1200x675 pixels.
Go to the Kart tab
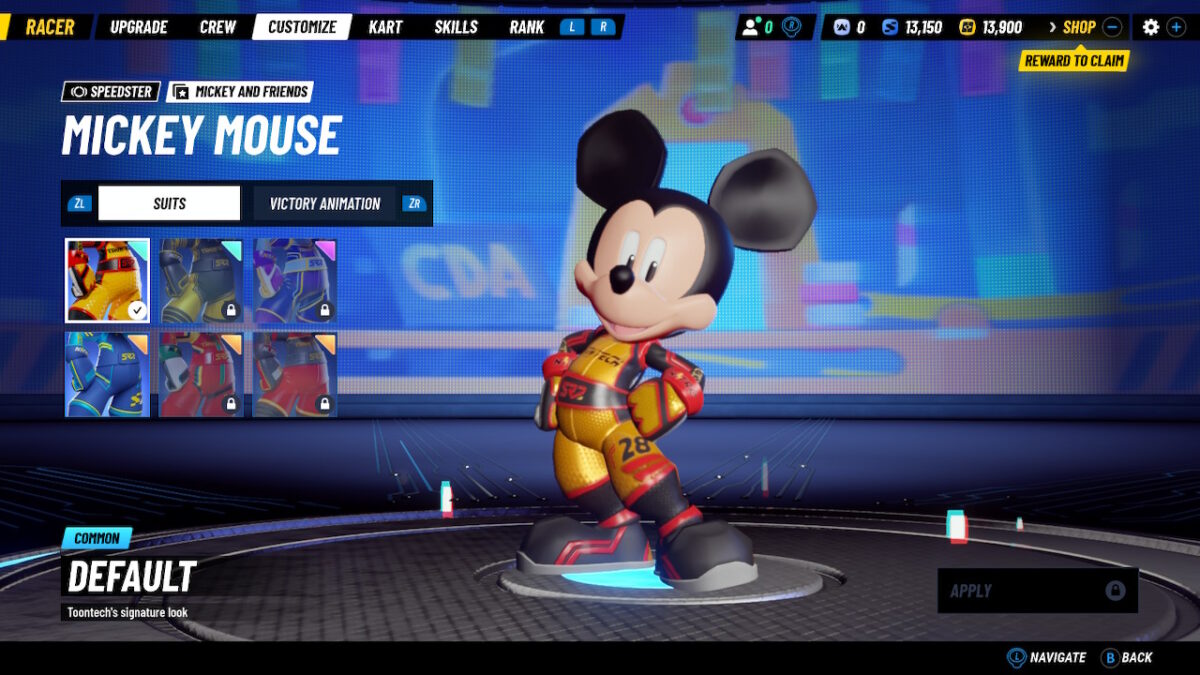pyautogui.click(x=385, y=27)
